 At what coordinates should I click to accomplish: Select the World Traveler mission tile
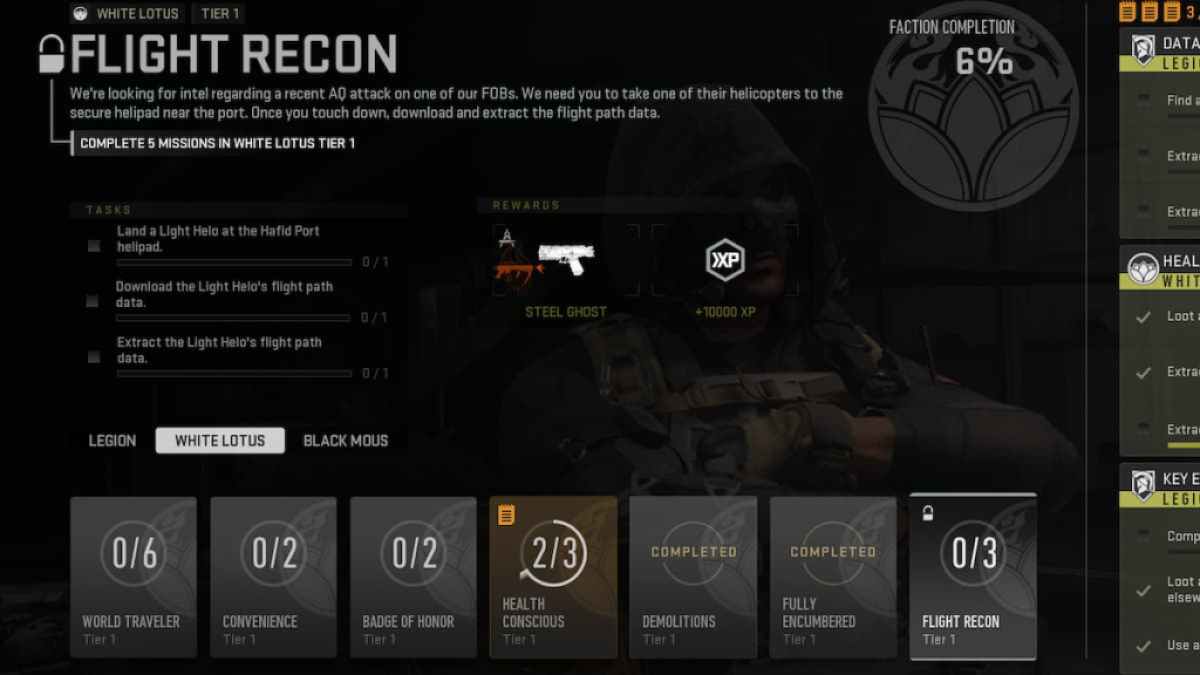[133, 577]
